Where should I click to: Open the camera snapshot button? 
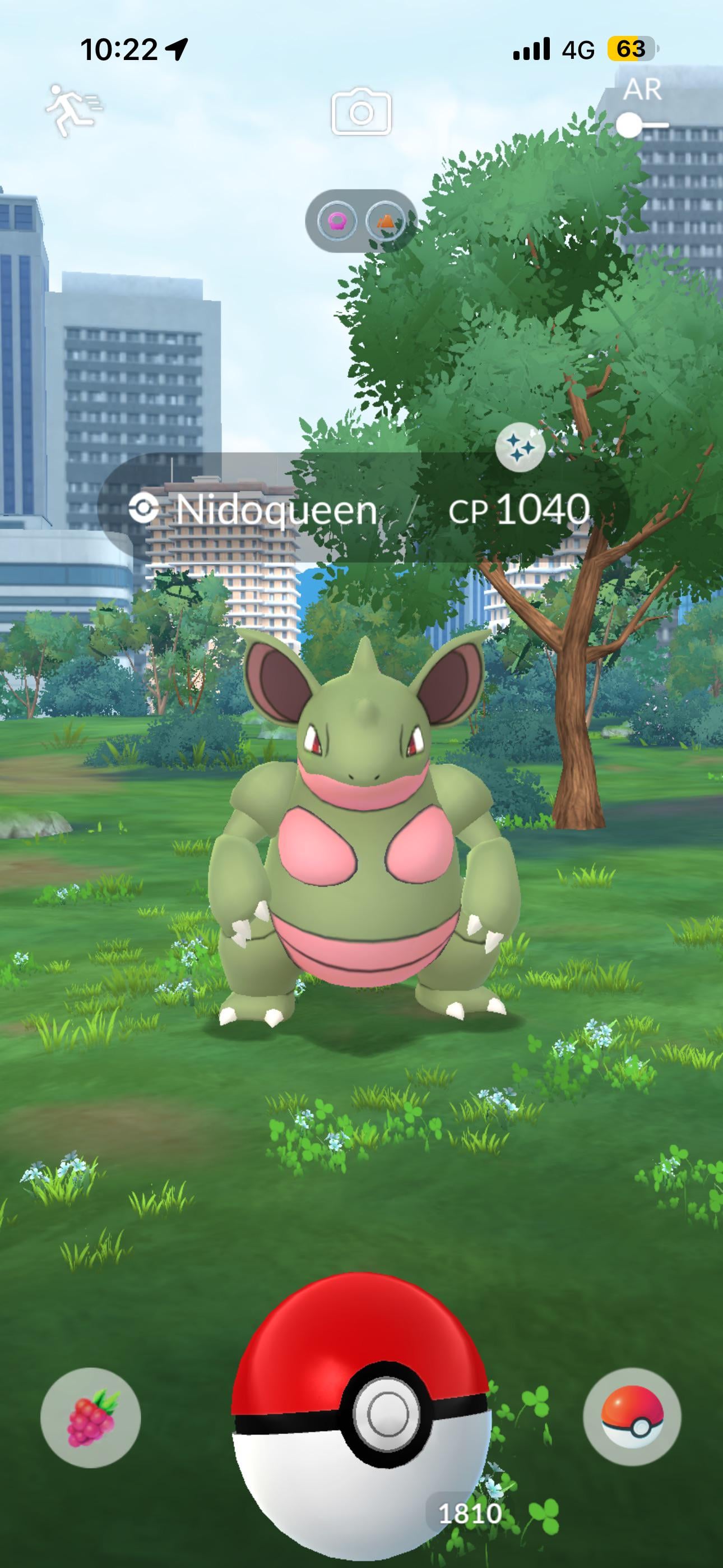click(x=361, y=112)
